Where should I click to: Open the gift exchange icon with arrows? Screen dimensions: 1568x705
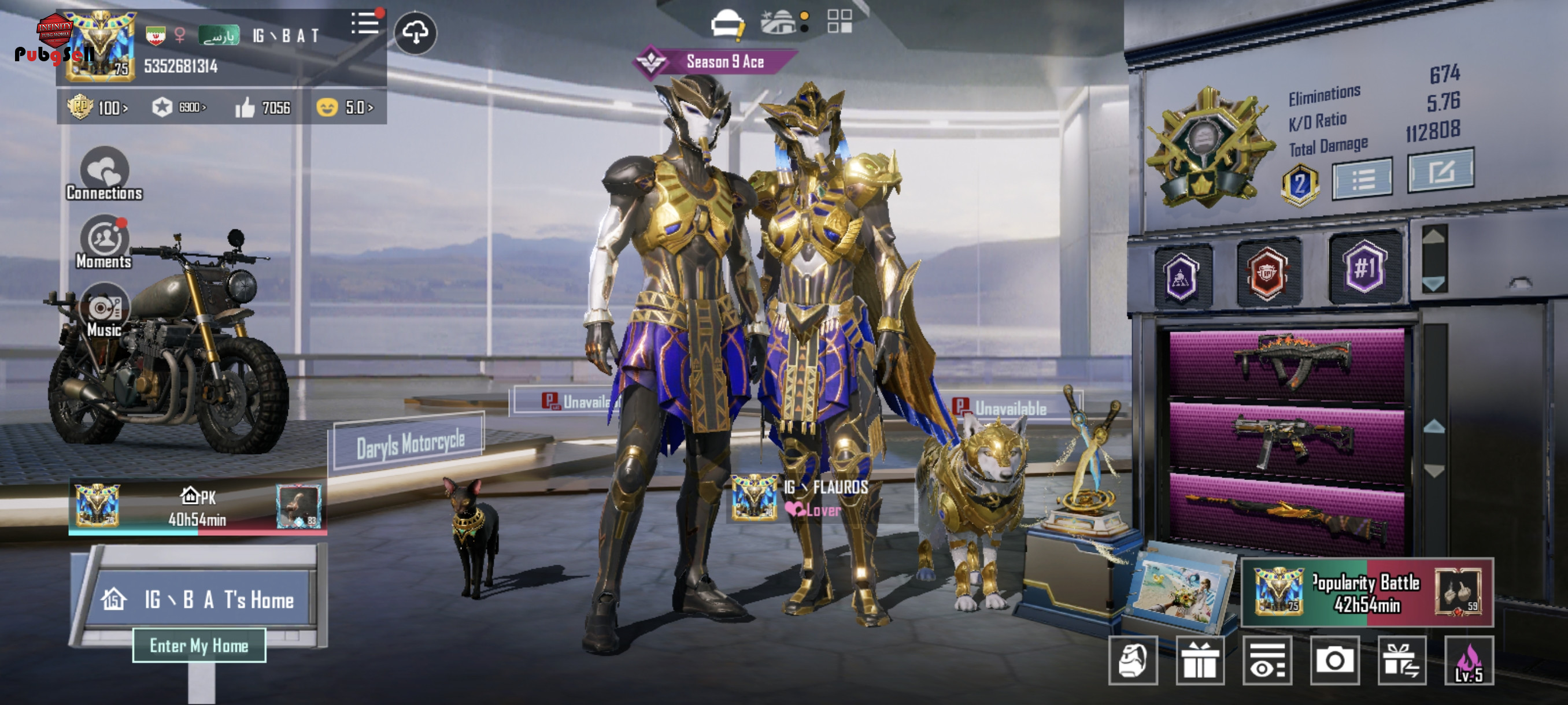[x=1401, y=660]
